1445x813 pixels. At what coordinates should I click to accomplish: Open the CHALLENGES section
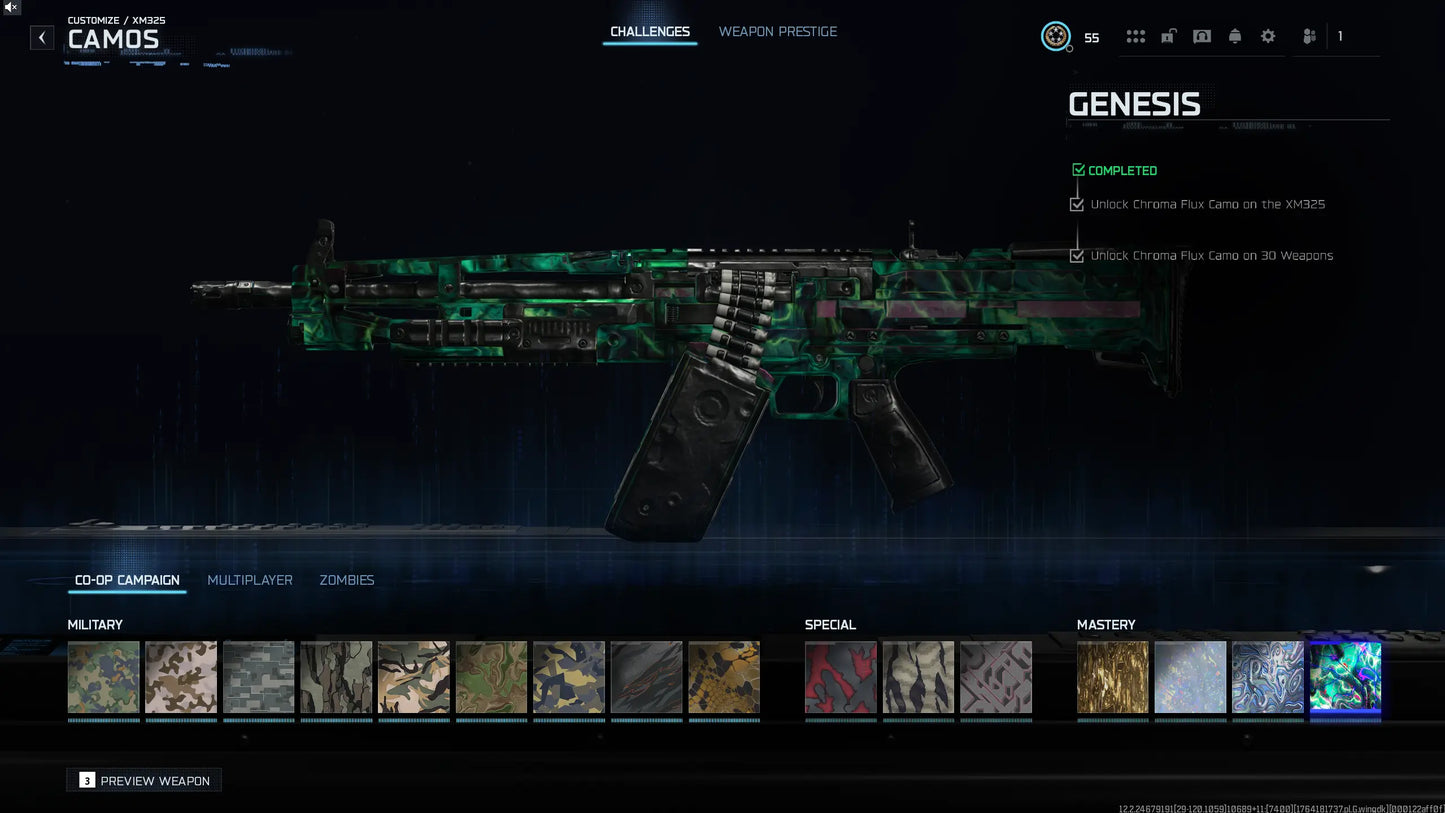tap(650, 31)
